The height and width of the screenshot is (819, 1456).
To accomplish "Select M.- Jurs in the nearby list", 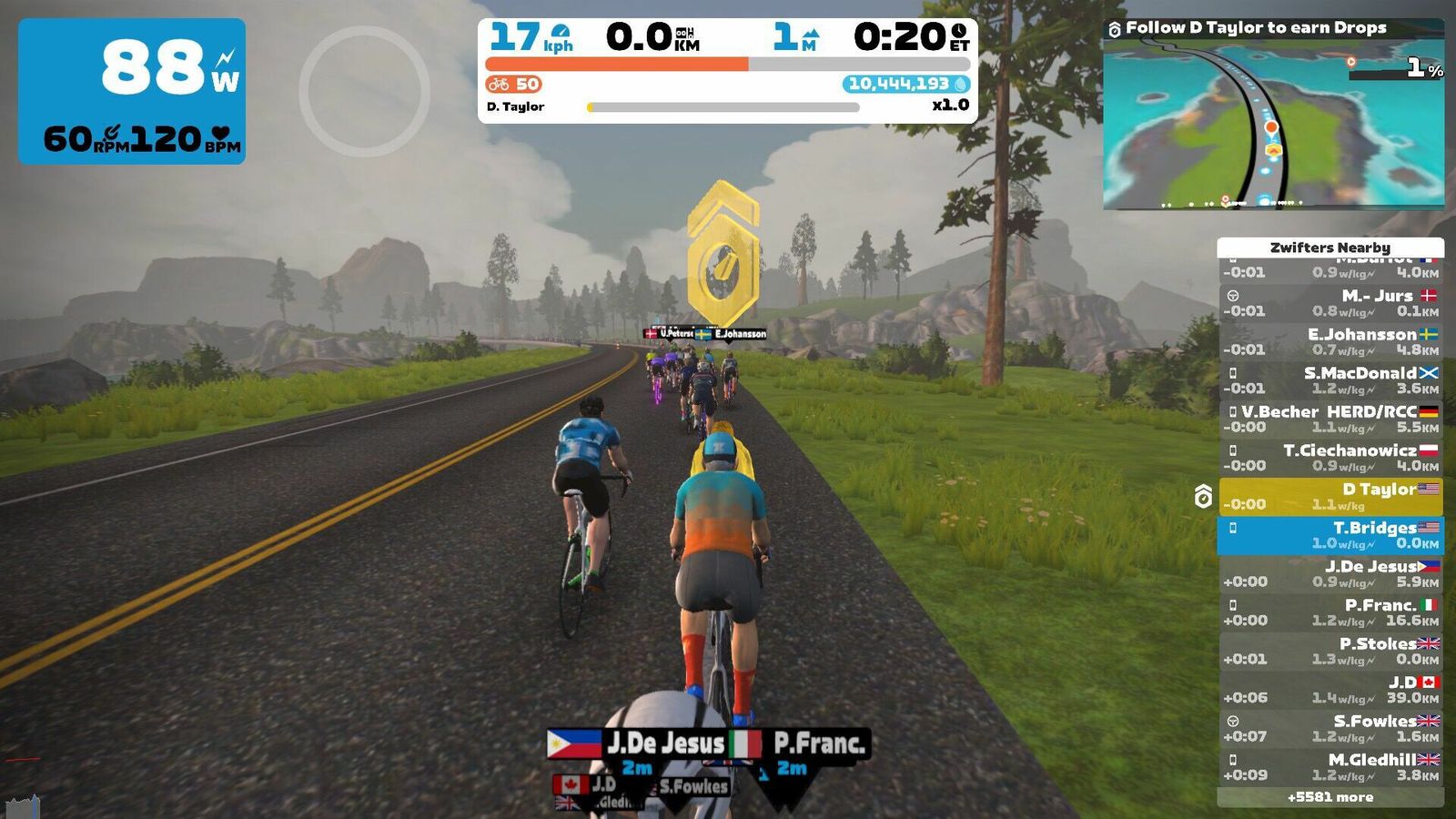I will coord(1330,303).
